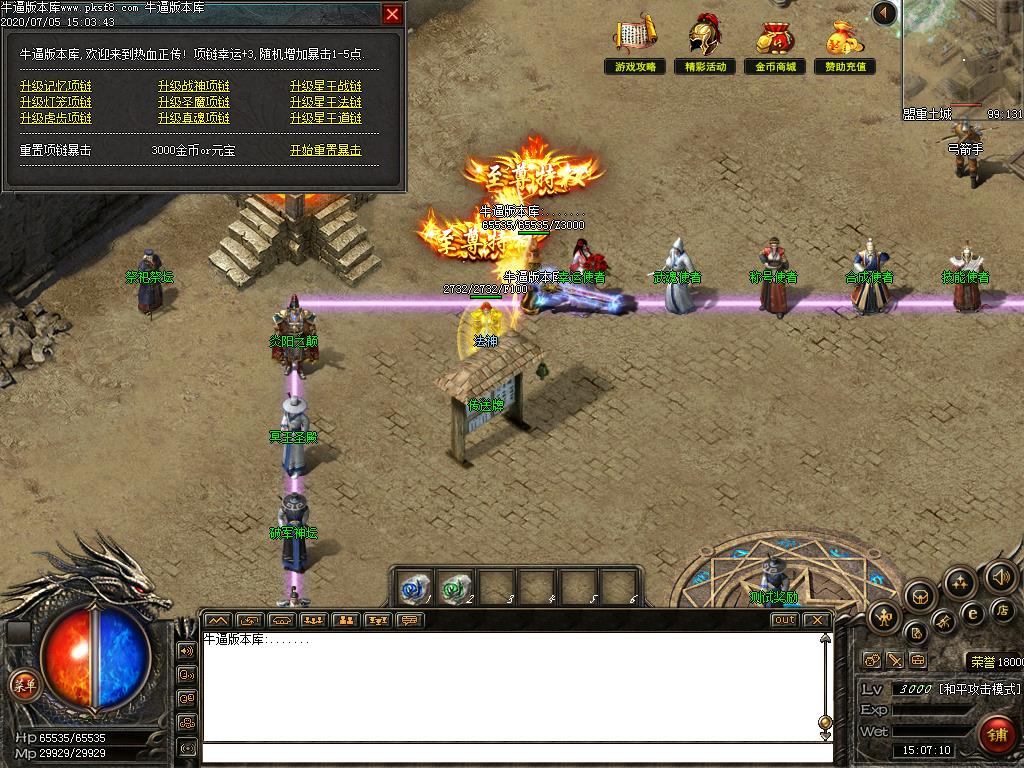Collapse the minimap with the arrow button

(x=884, y=13)
